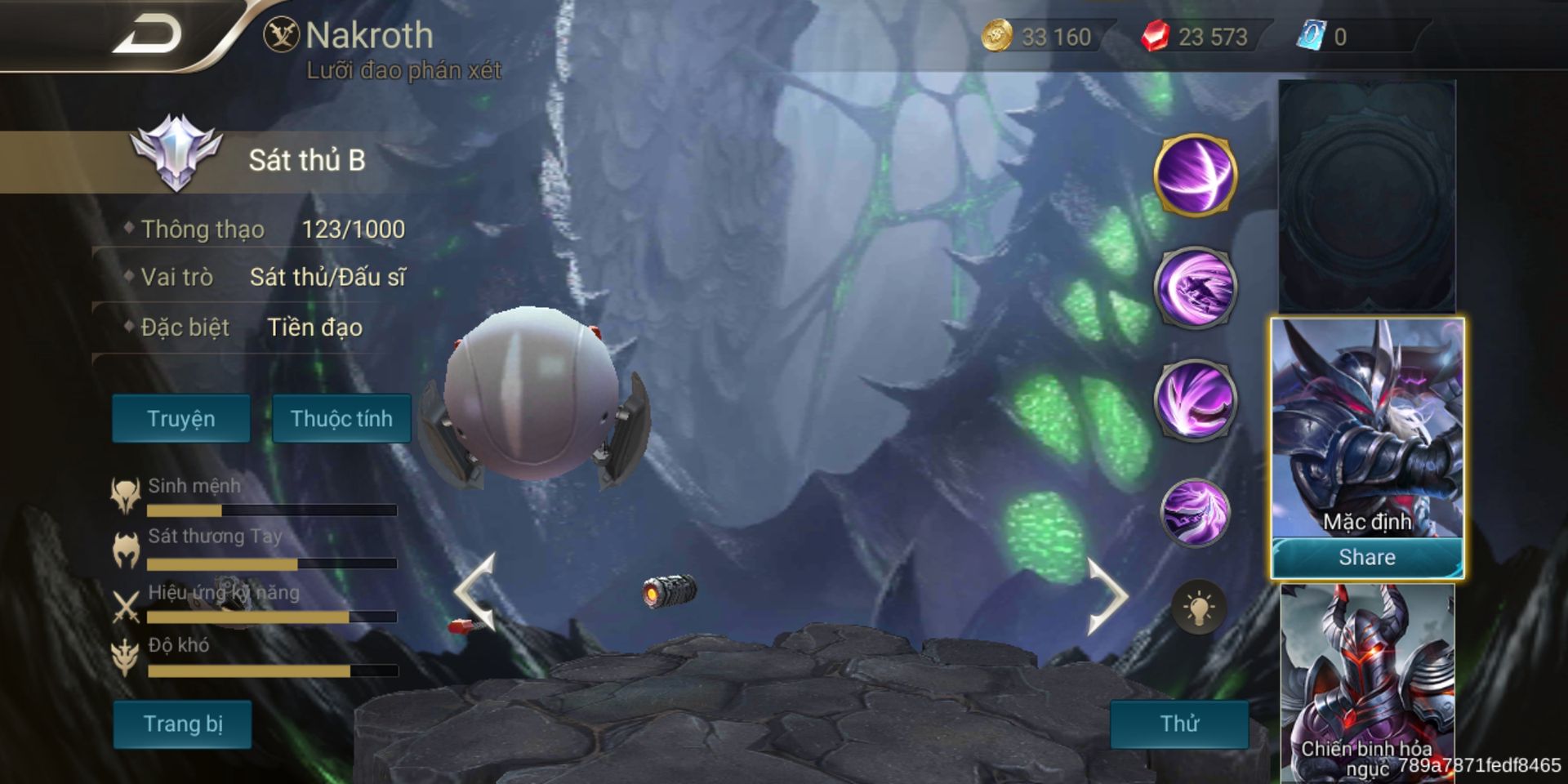This screenshot has width=1568, height=784.
Task: View the fourth purple blade skill icon
Action: [1195, 512]
